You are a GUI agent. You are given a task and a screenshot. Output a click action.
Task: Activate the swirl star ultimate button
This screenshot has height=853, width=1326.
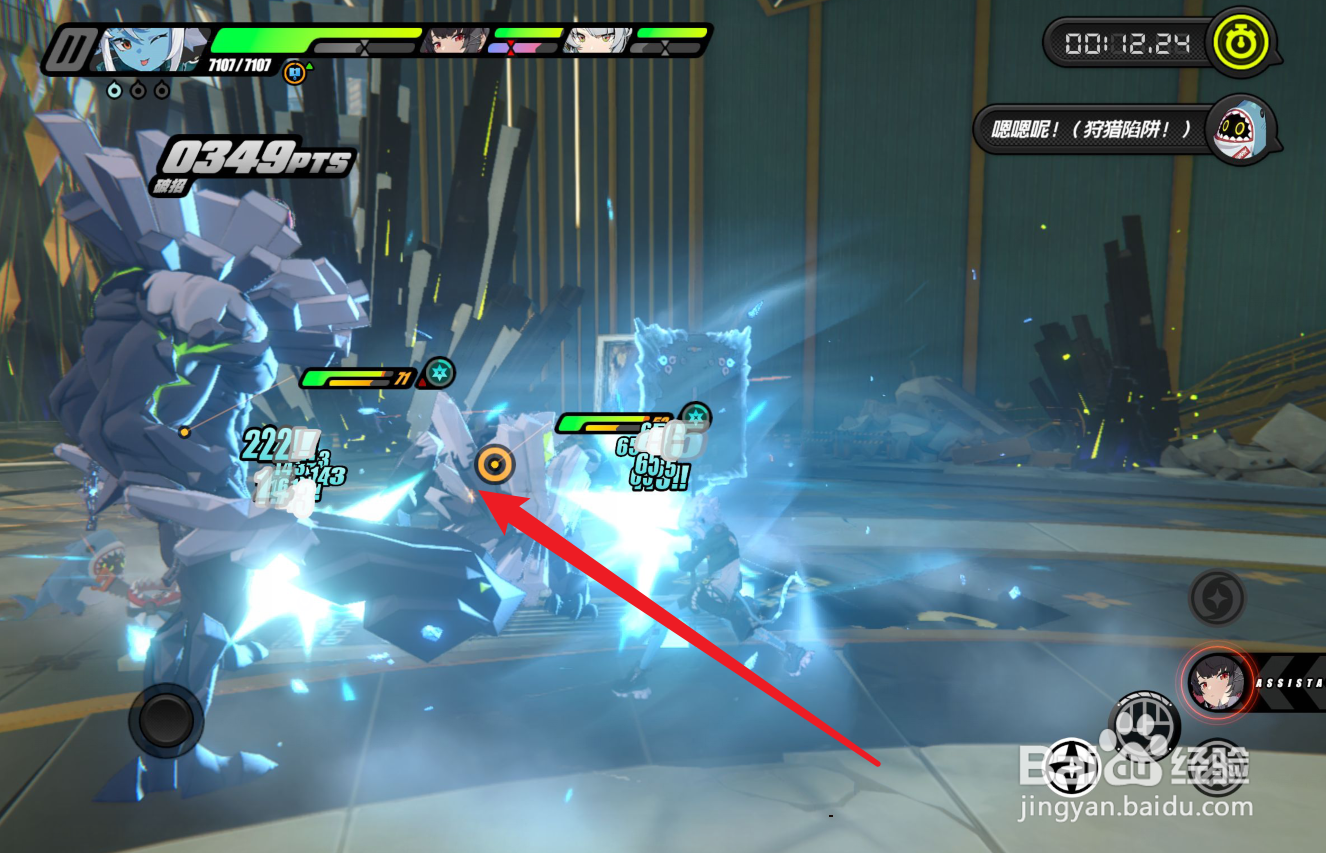click(x=1217, y=598)
